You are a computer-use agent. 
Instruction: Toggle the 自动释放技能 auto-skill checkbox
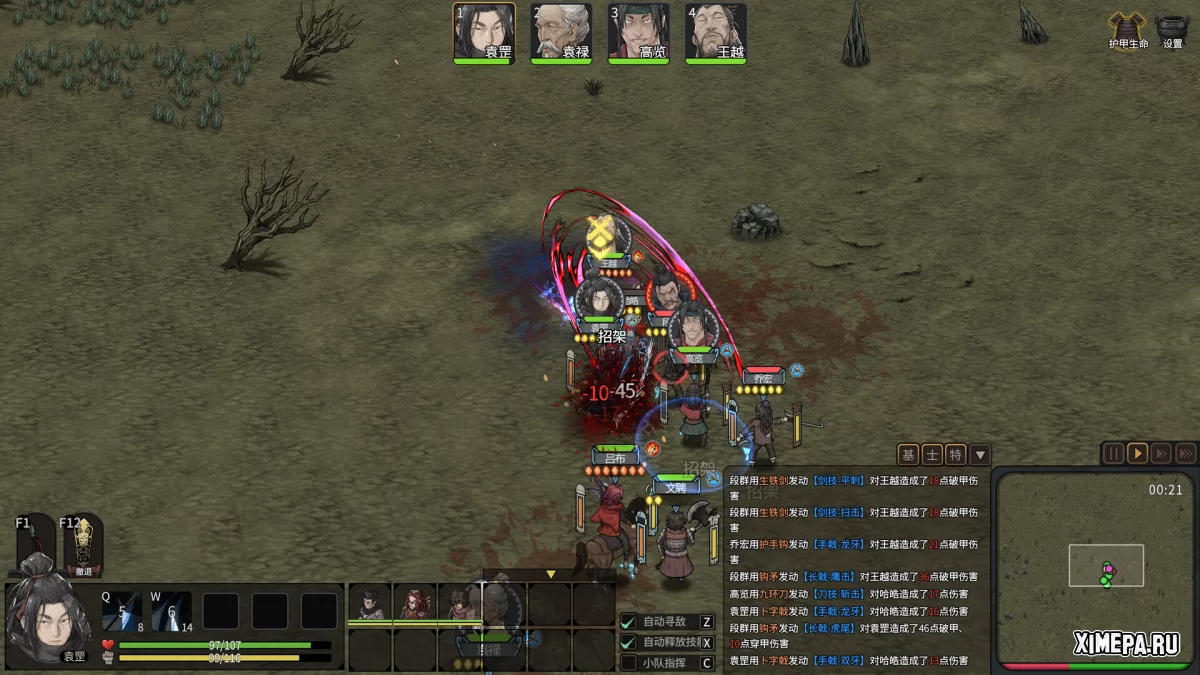(x=629, y=642)
